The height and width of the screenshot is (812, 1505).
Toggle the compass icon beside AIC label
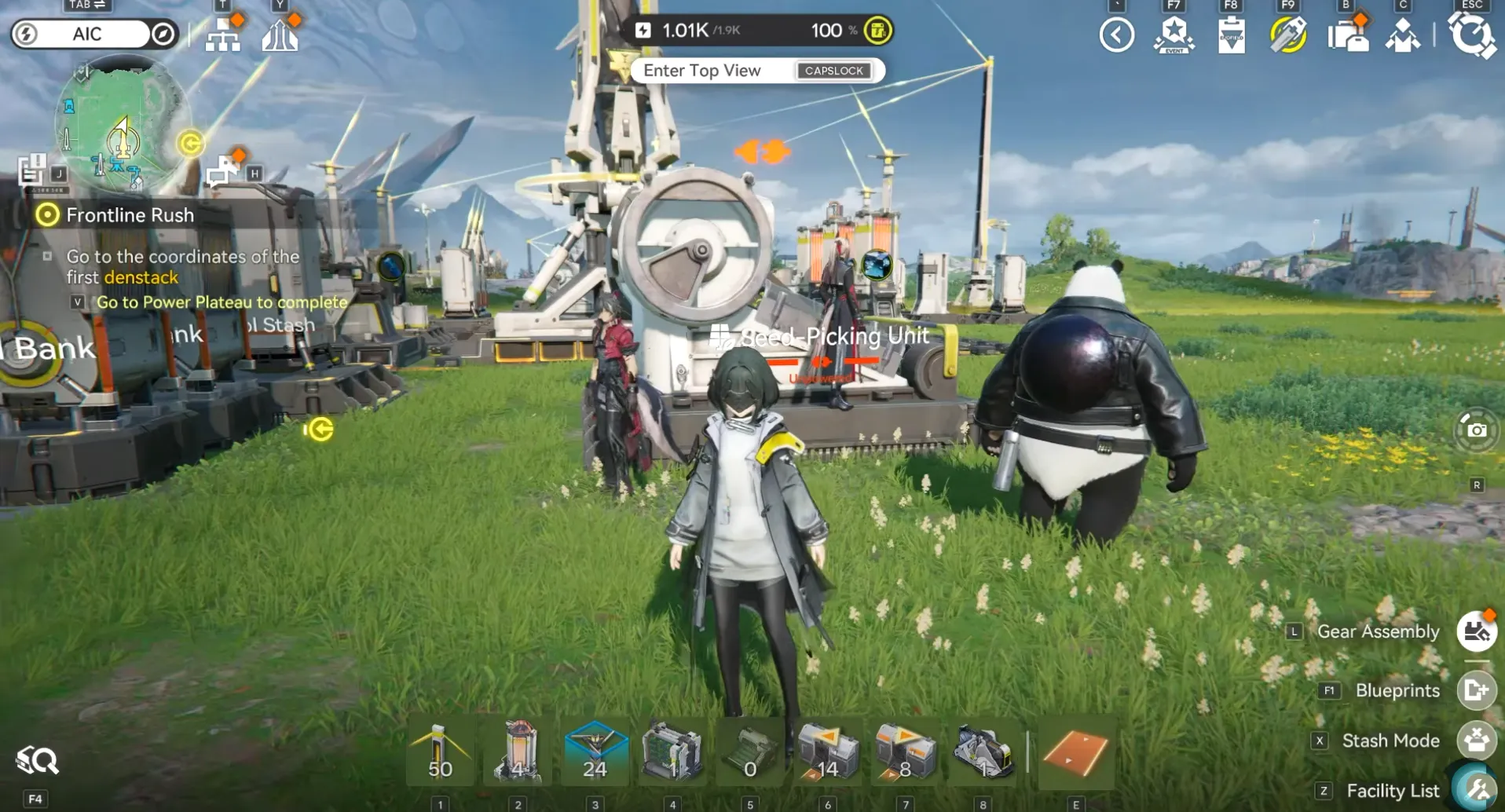[163, 34]
